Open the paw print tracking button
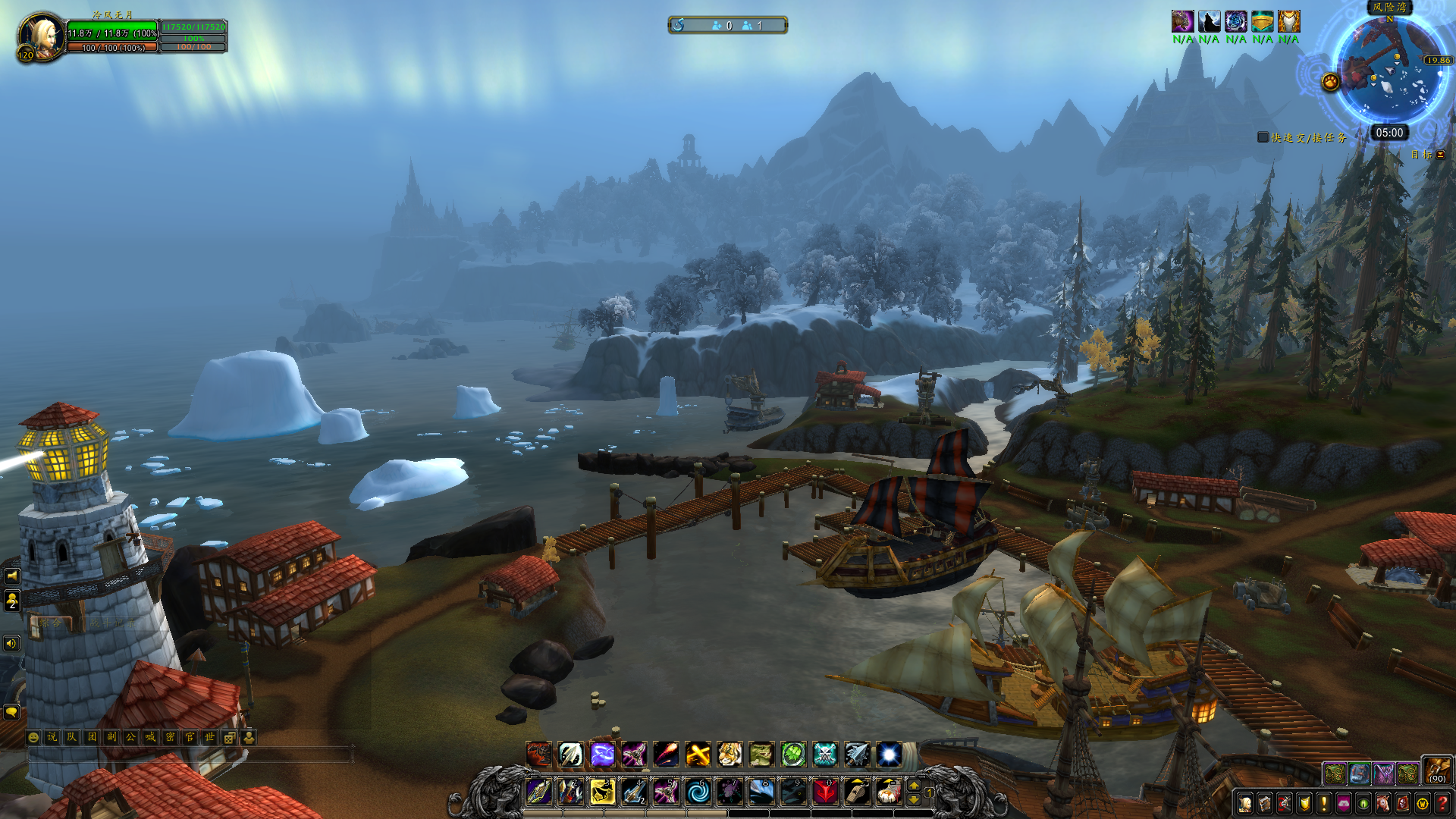 click(1330, 81)
